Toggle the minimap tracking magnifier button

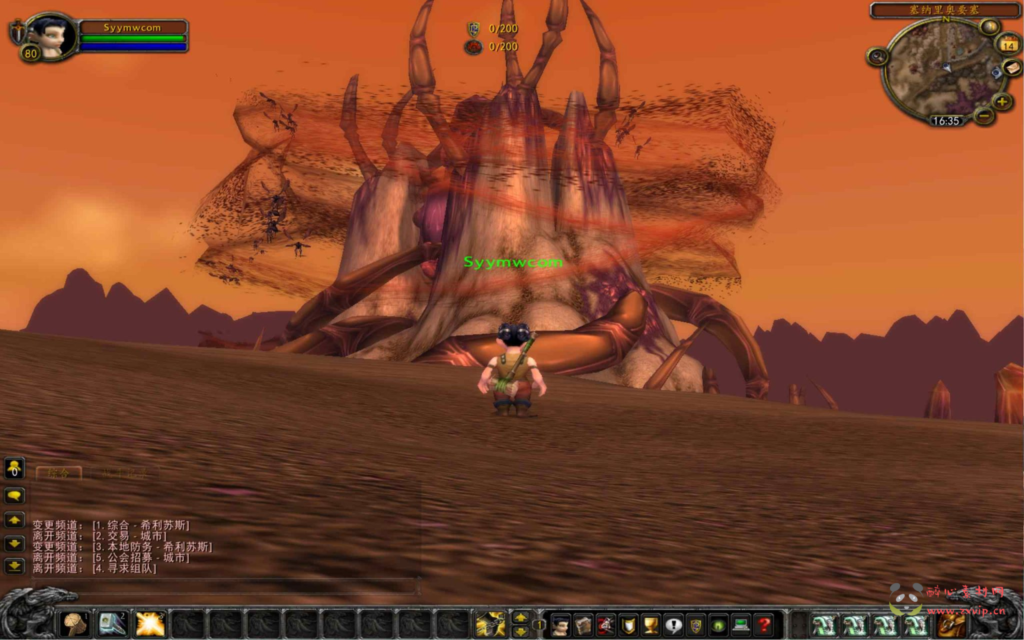coord(878,57)
